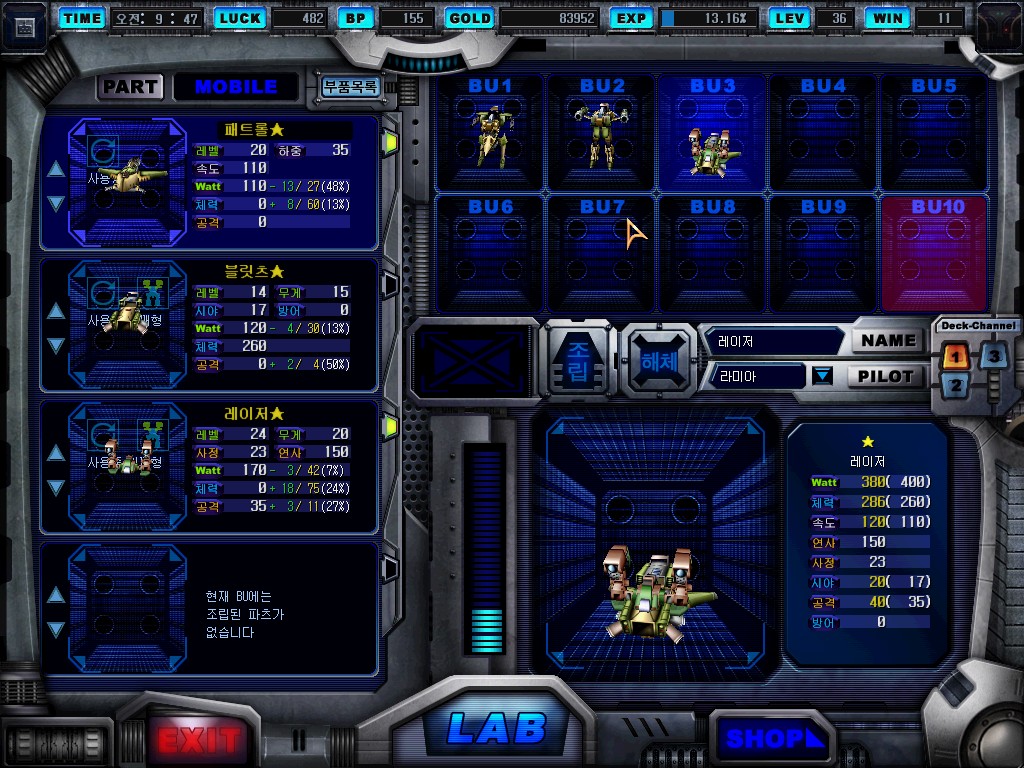The height and width of the screenshot is (768, 1024).
Task: Select Deck-Channel 1
Action: point(955,355)
